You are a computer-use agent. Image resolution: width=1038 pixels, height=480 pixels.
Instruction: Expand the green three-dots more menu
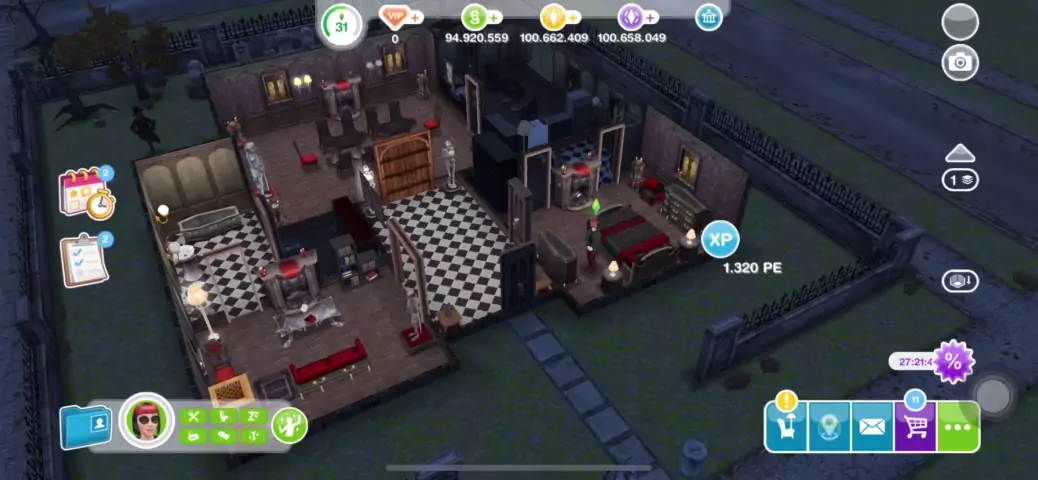coord(958,427)
